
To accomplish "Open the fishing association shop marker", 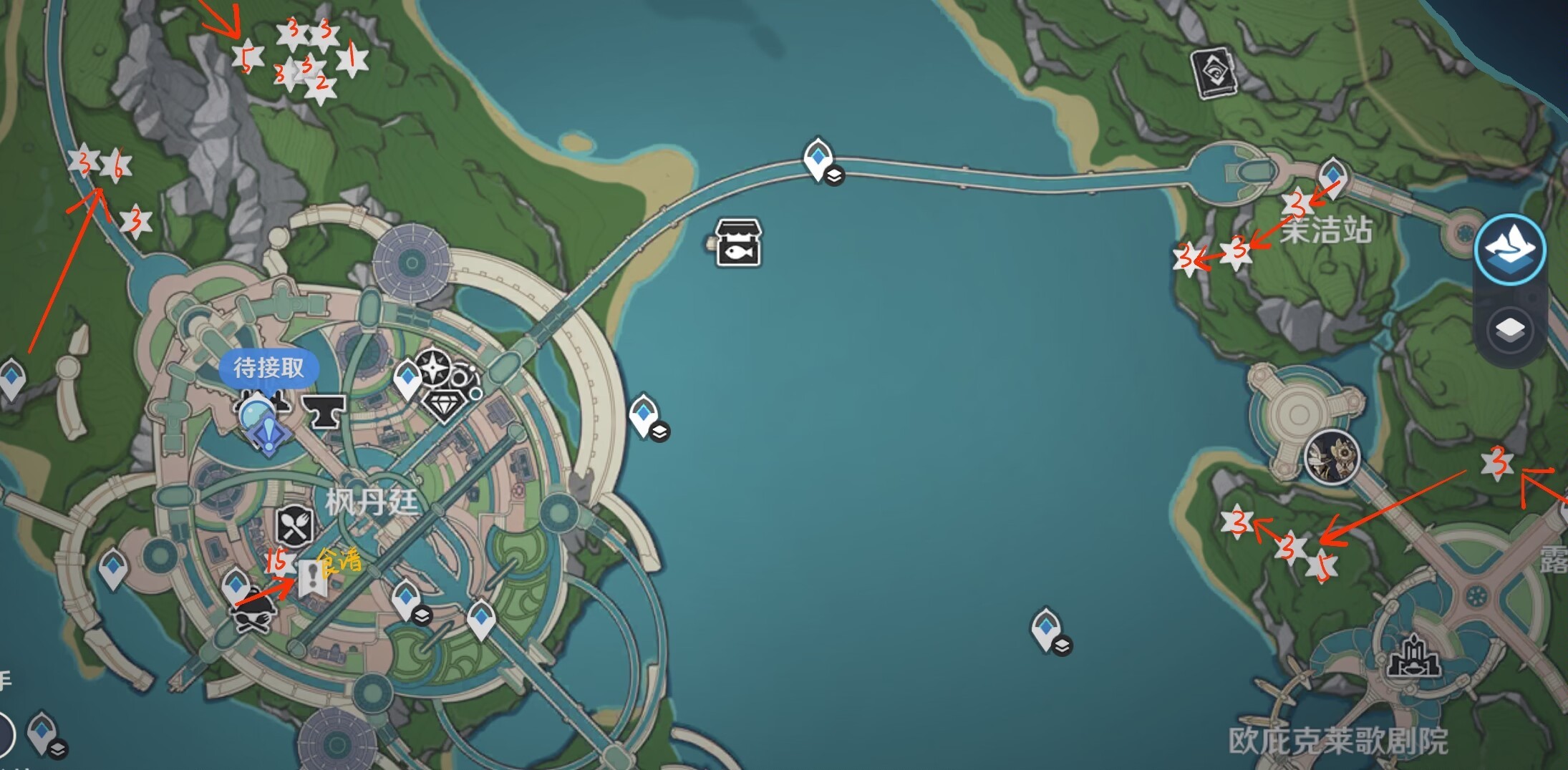I will 738,243.
